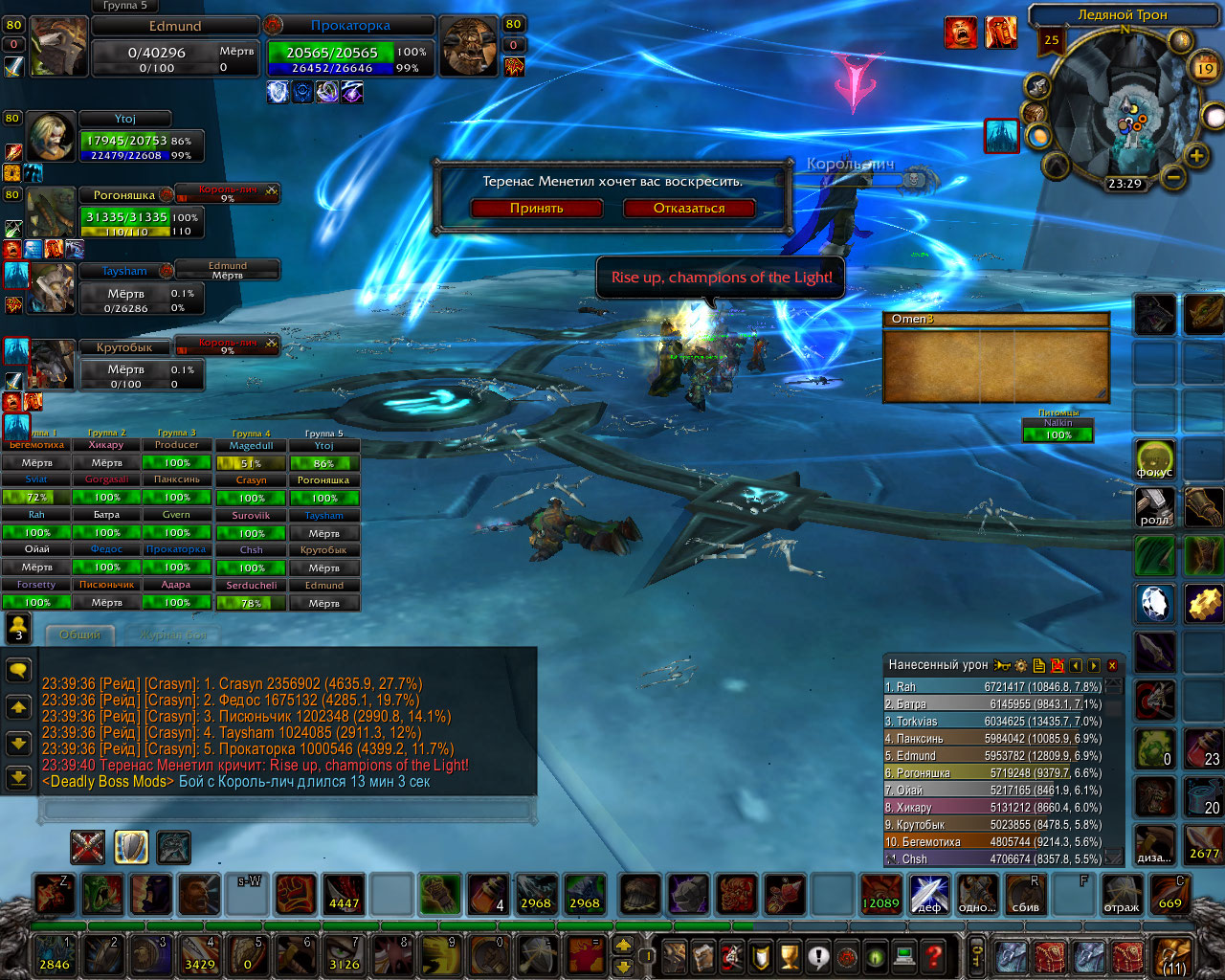Click Edmund's player portrait frame
The image size is (1225, 980).
59,46
